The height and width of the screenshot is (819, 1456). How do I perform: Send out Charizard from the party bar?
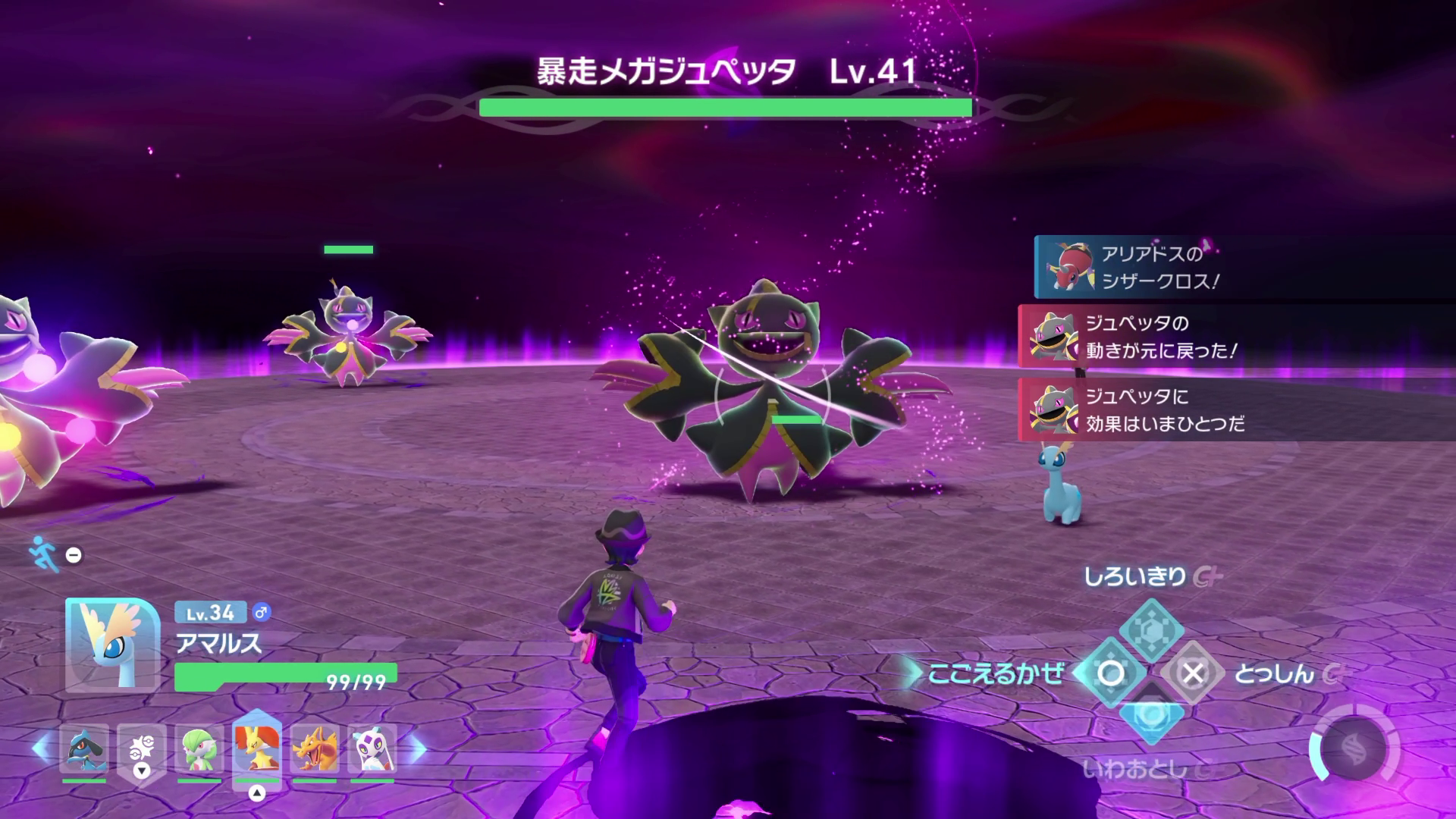click(x=315, y=749)
